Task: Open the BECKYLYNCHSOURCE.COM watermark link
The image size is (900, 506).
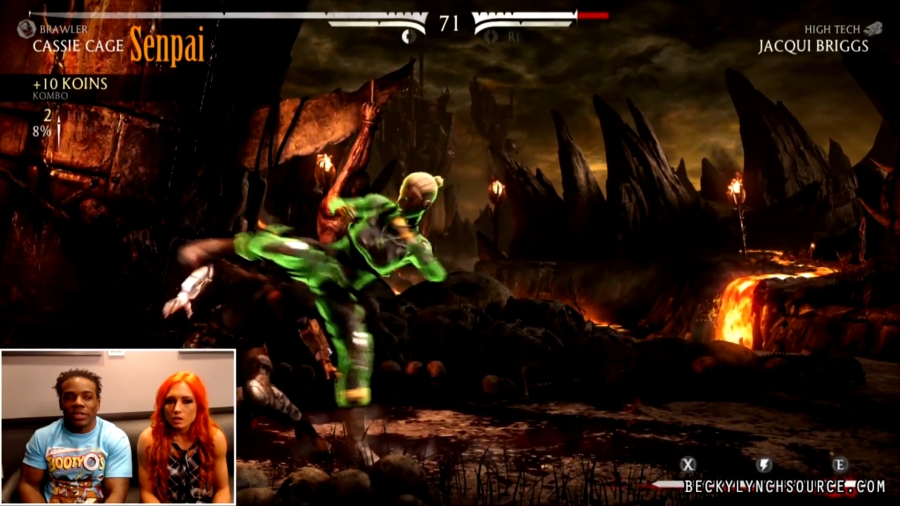Action: click(785, 487)
